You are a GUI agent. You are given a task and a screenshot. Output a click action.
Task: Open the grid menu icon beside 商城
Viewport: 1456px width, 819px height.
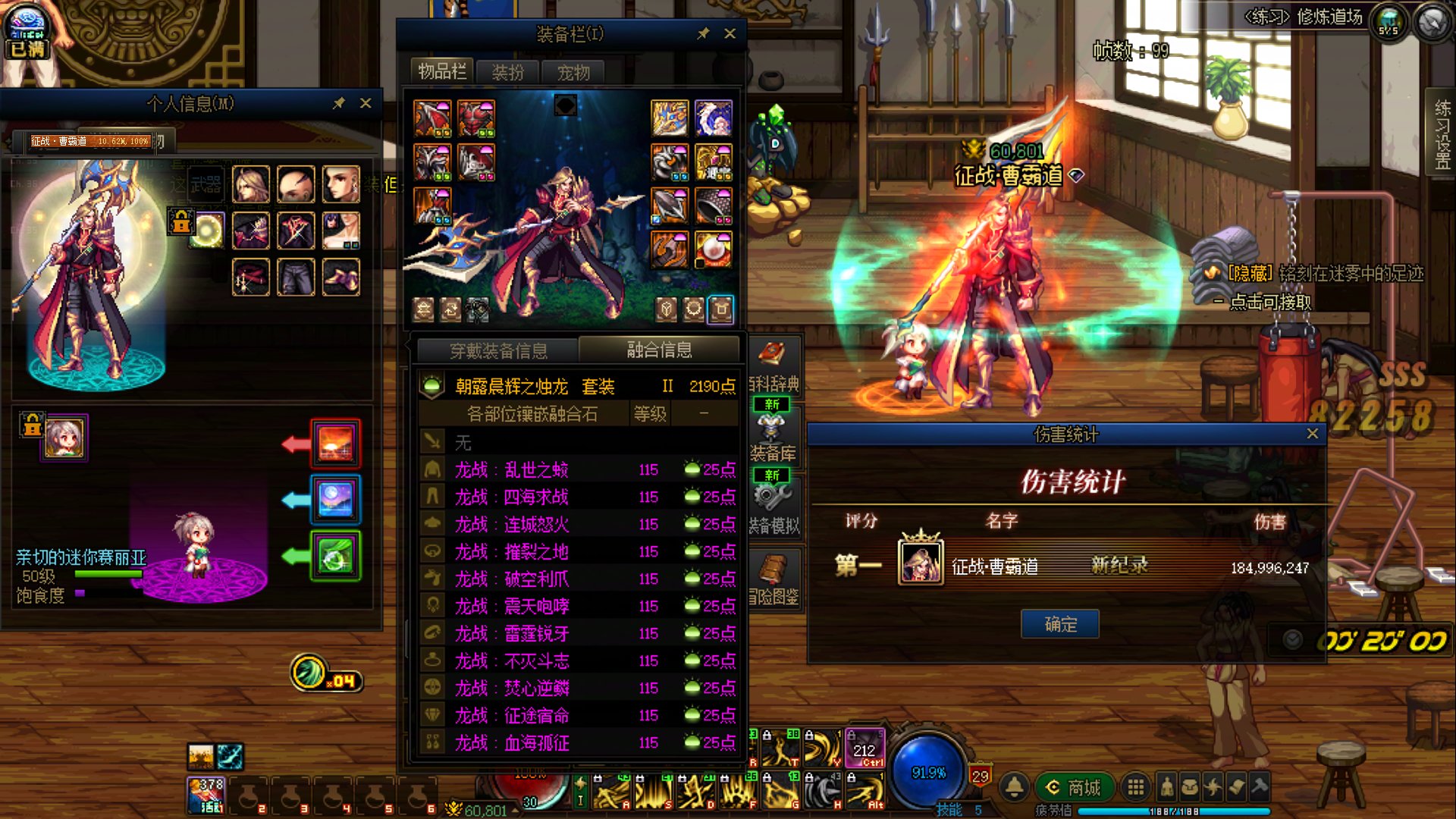(x=1135, y=787)
